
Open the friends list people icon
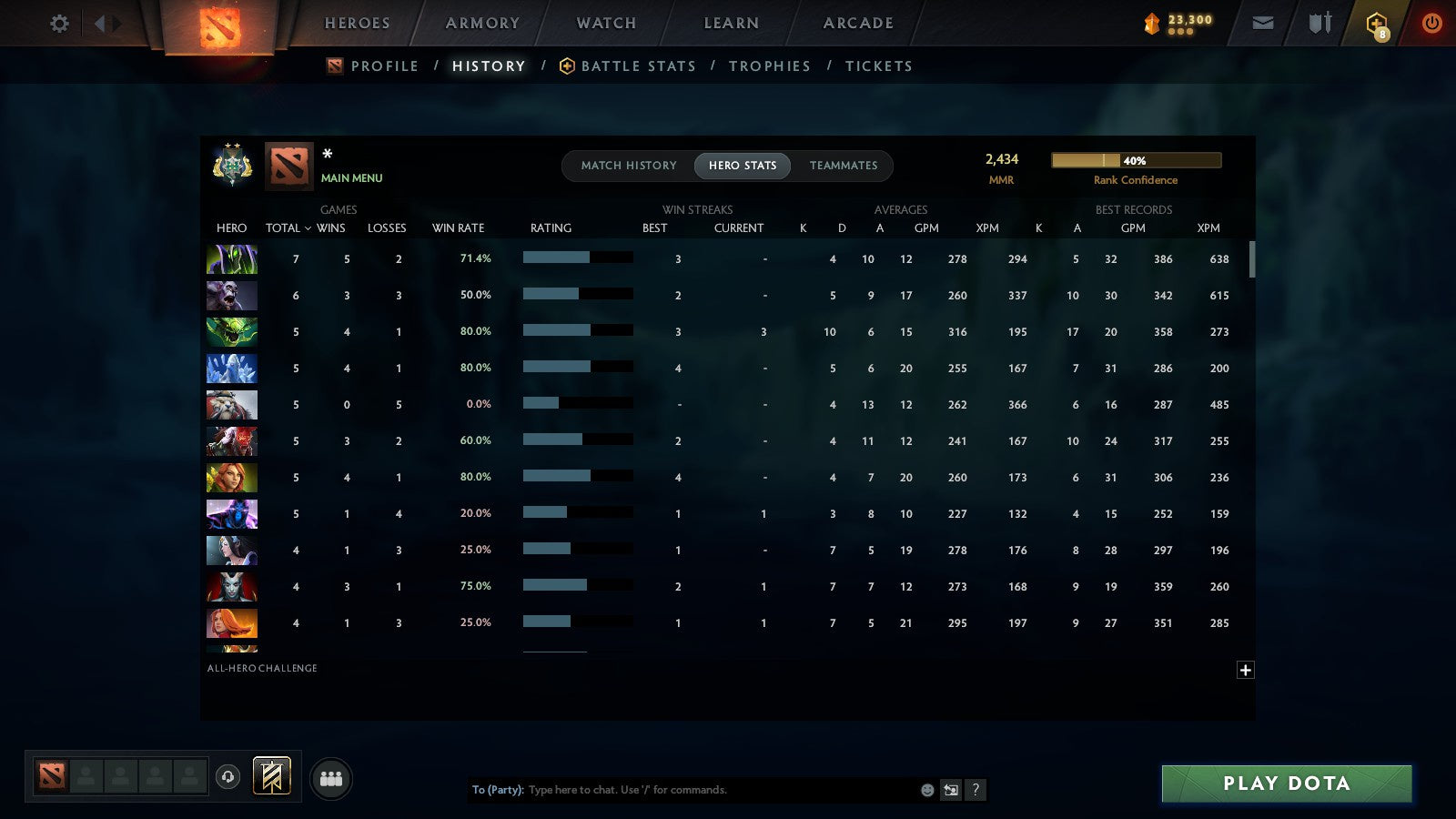[x=331, y=777]
